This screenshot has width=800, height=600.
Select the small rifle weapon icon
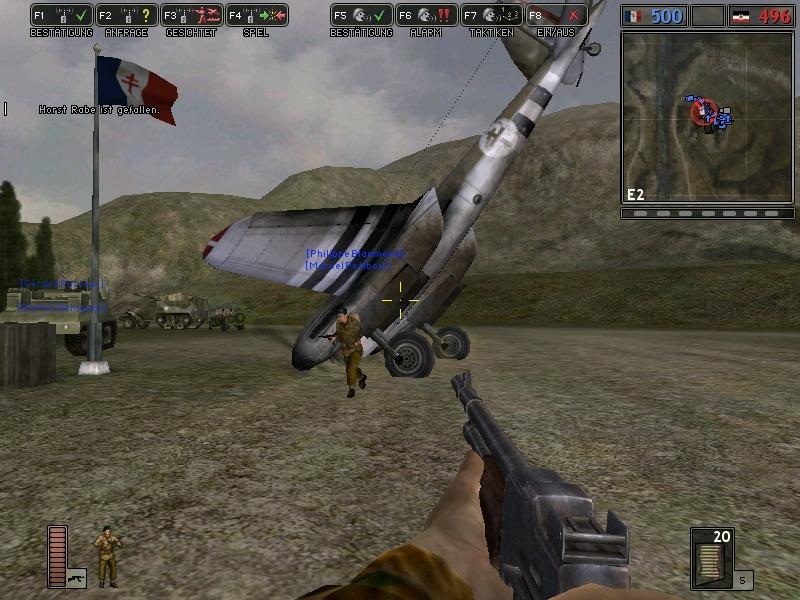[x=77, y=577]
